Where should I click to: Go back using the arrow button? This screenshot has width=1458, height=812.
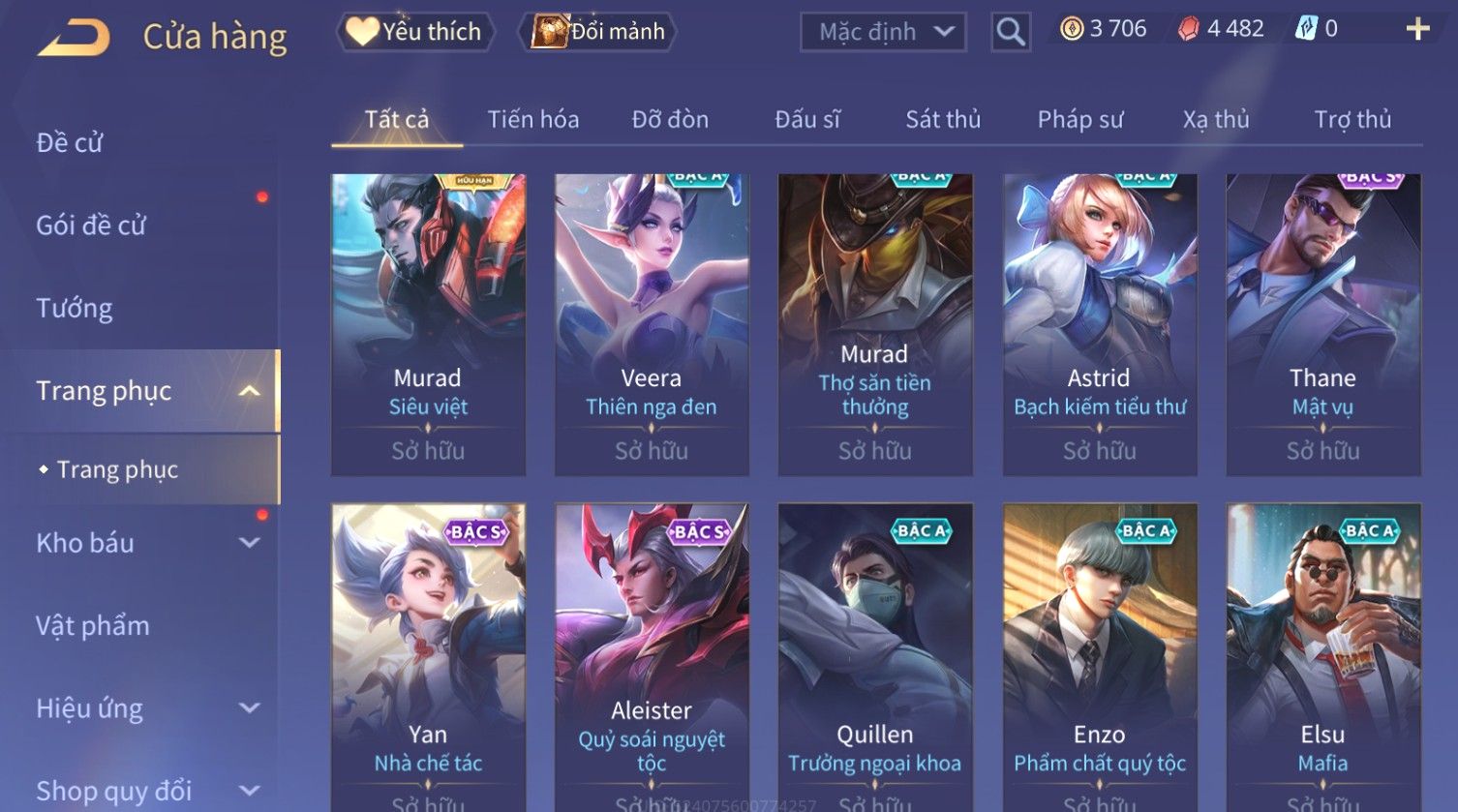74,38
